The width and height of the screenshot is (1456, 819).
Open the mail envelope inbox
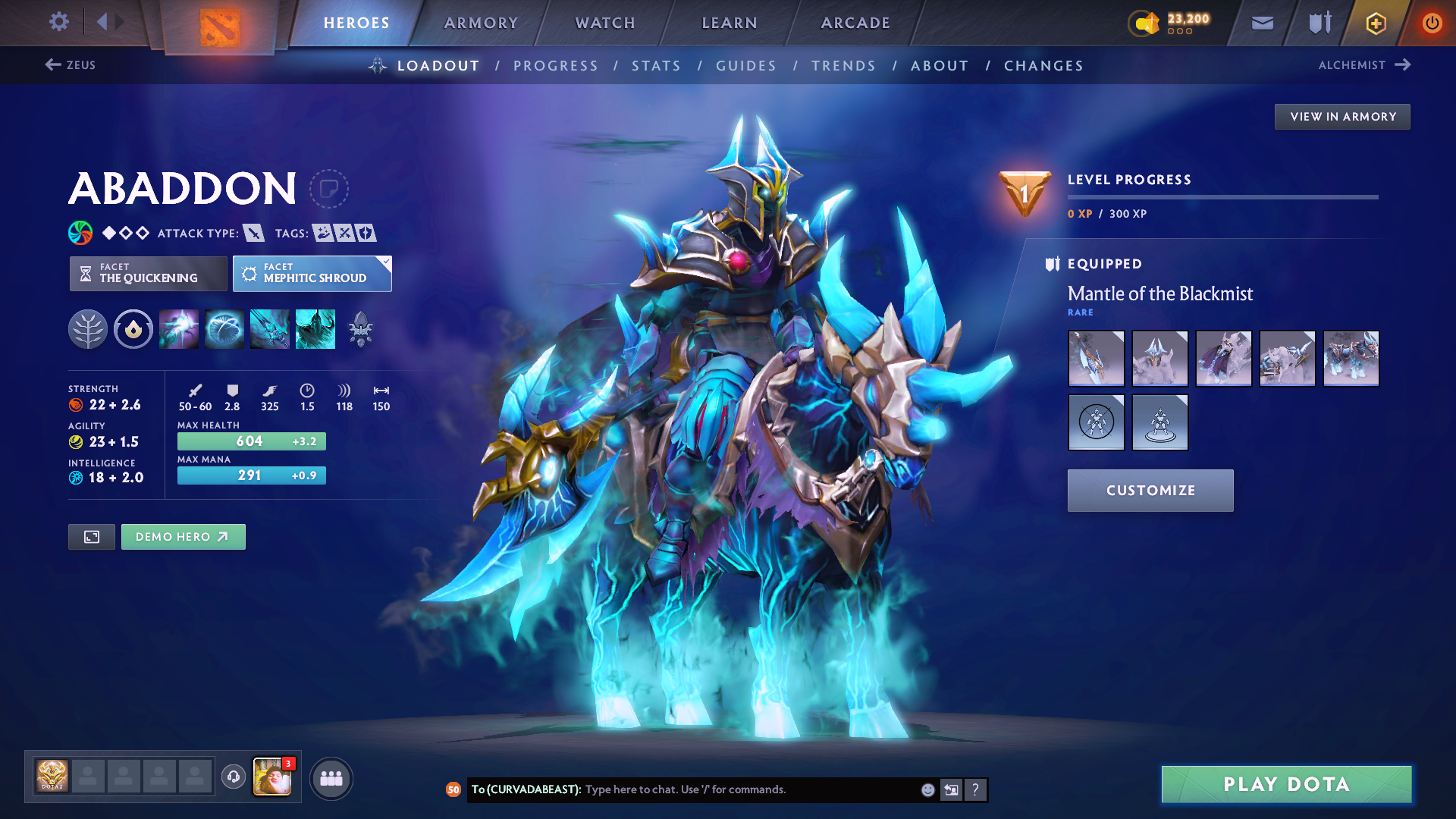1262,23
